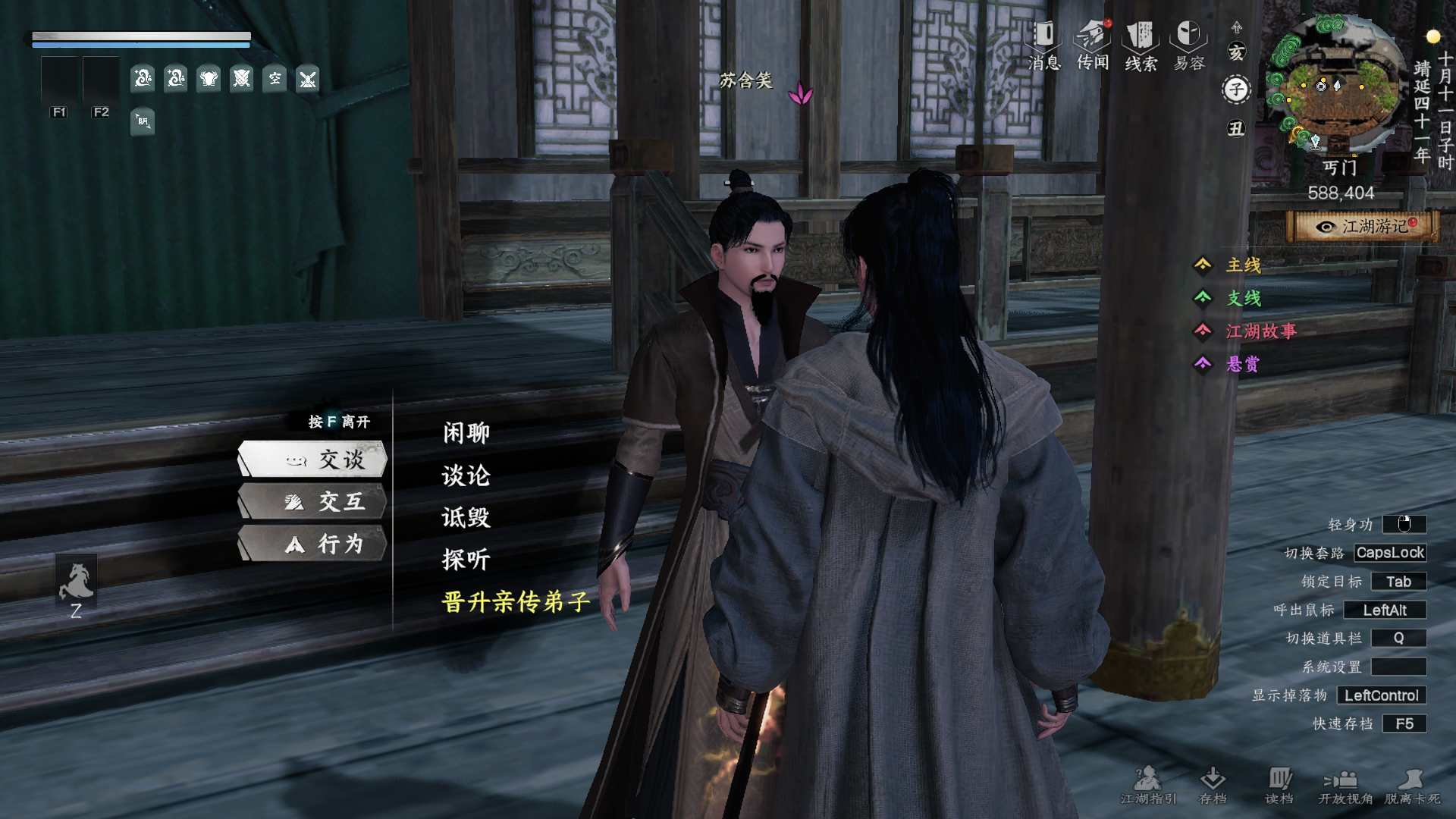
Task: Open the 传闻 rumors panel
Action: tap(1093, 45)
